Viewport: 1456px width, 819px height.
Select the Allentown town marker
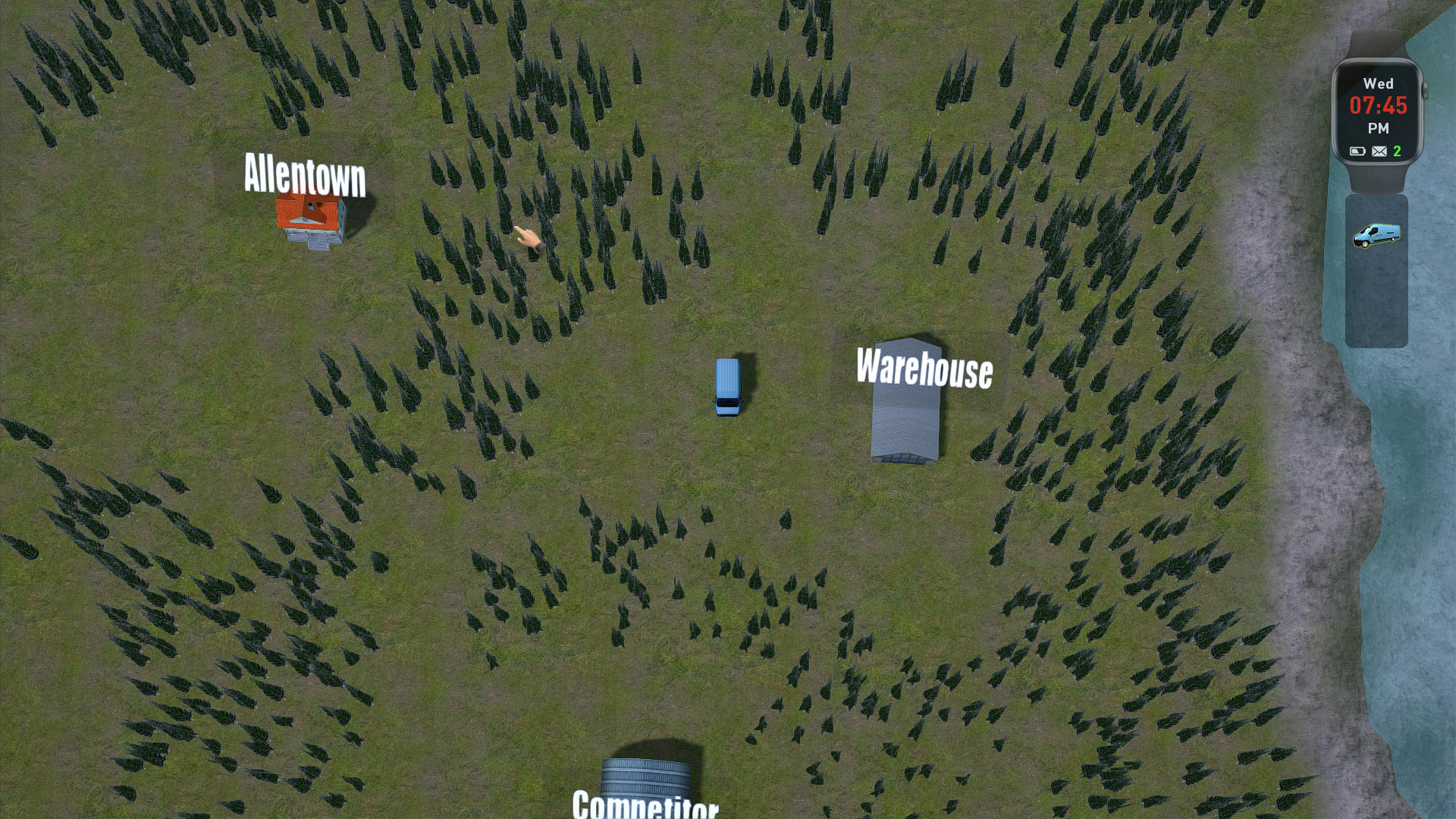pos(305,176)
